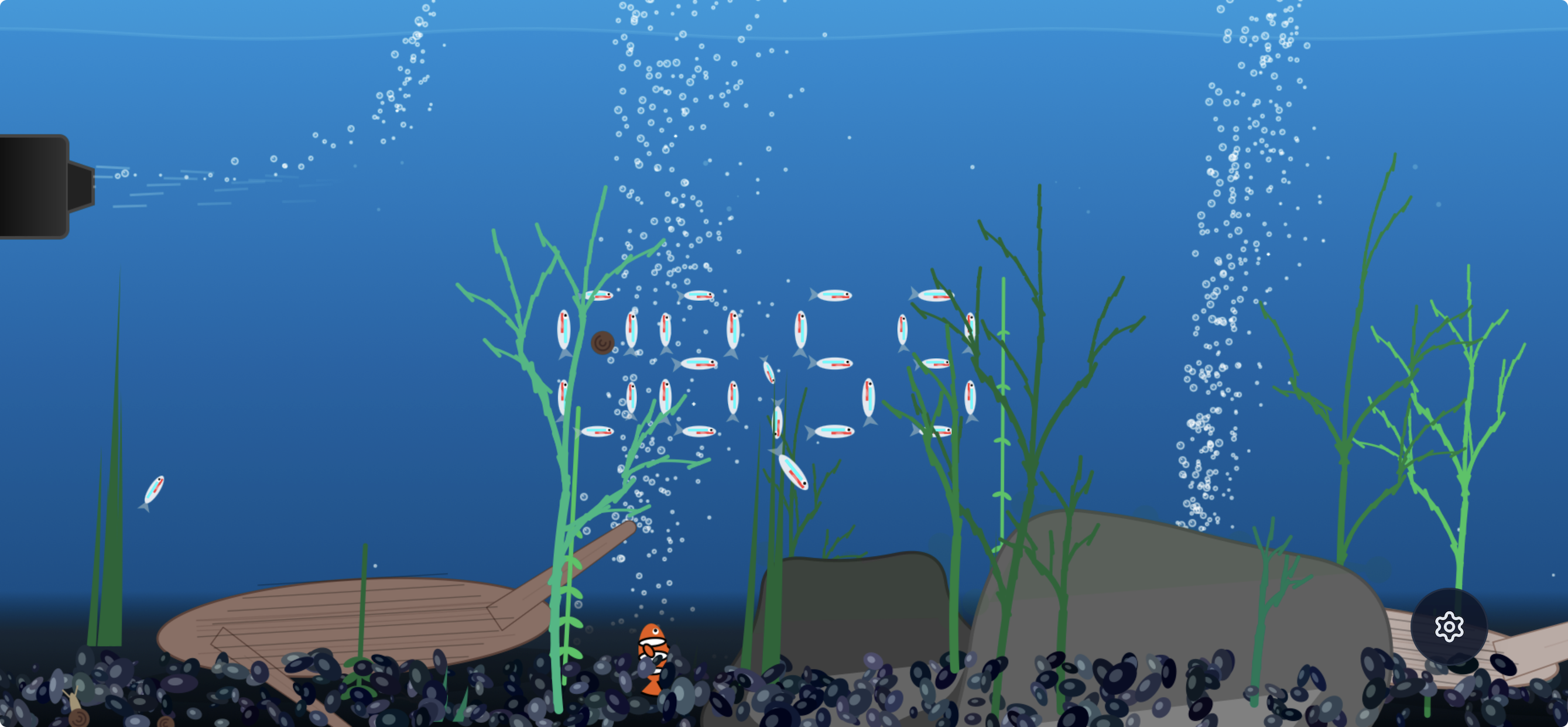1568x727 pixels.
Task: Click the lone neon tetra on the left
Action: pos(154,490)
